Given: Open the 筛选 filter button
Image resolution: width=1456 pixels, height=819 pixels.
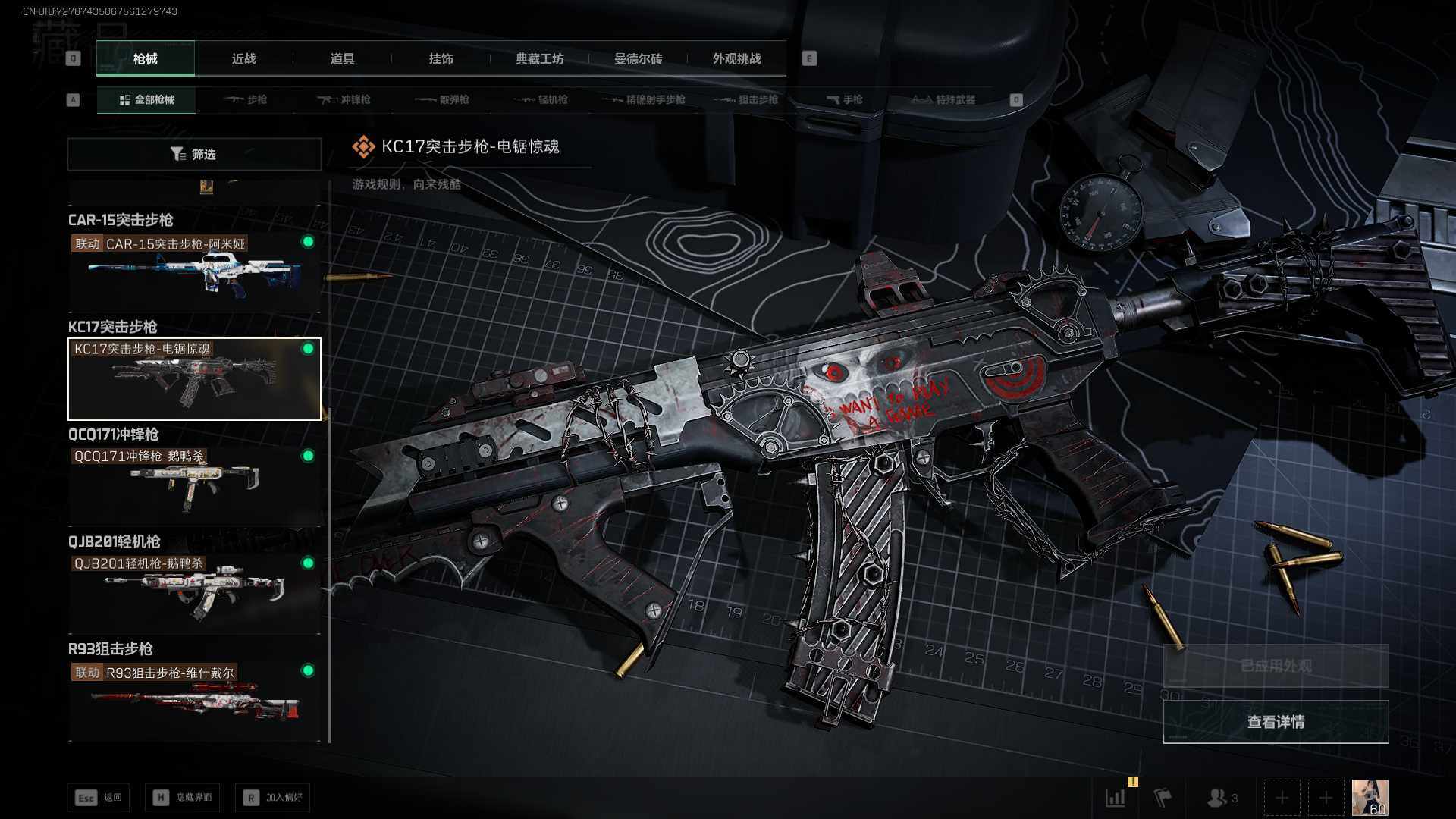Looking at the screenshot, I should point(194,155).
